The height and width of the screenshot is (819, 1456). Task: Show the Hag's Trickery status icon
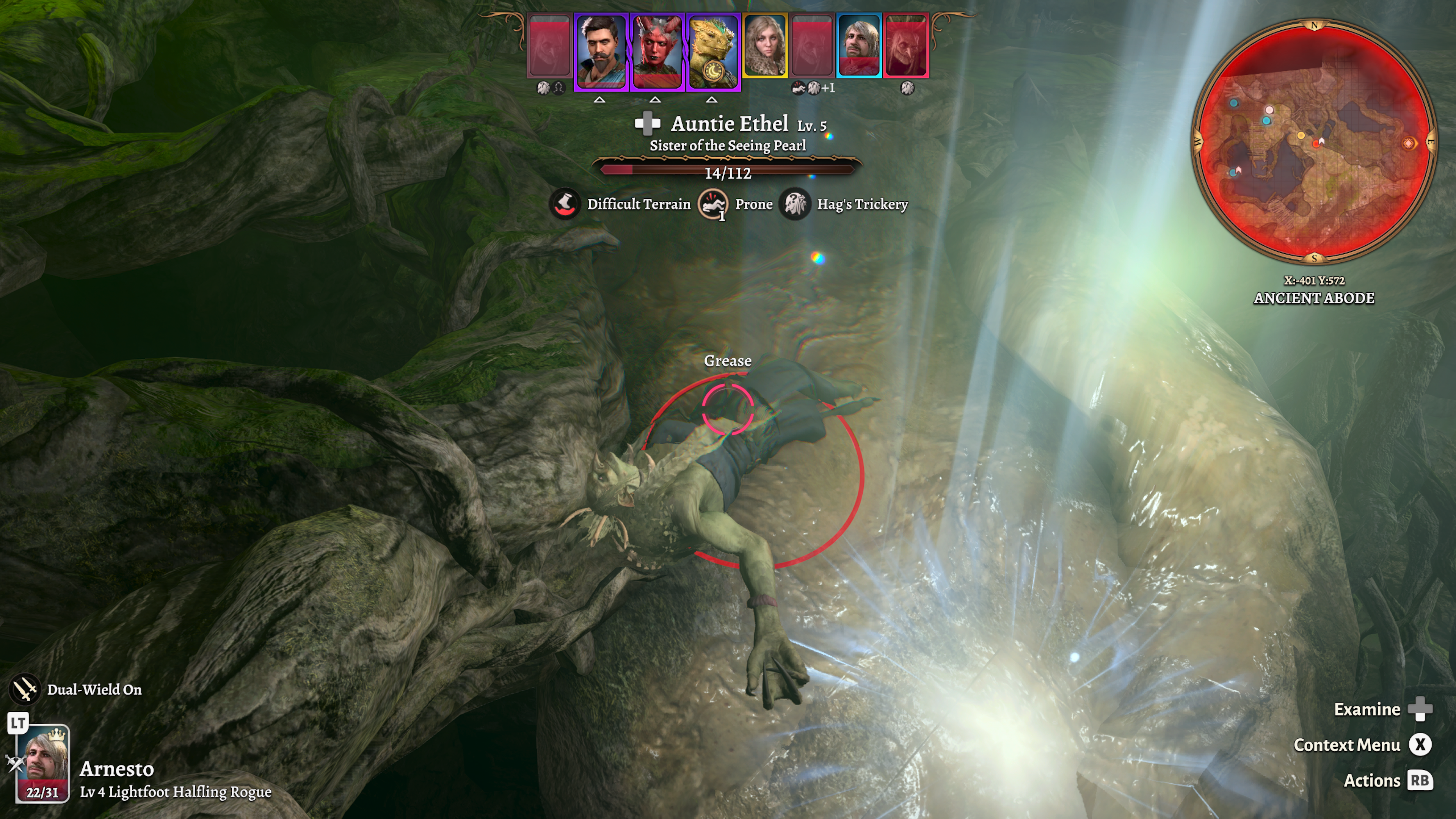(795, 204)
